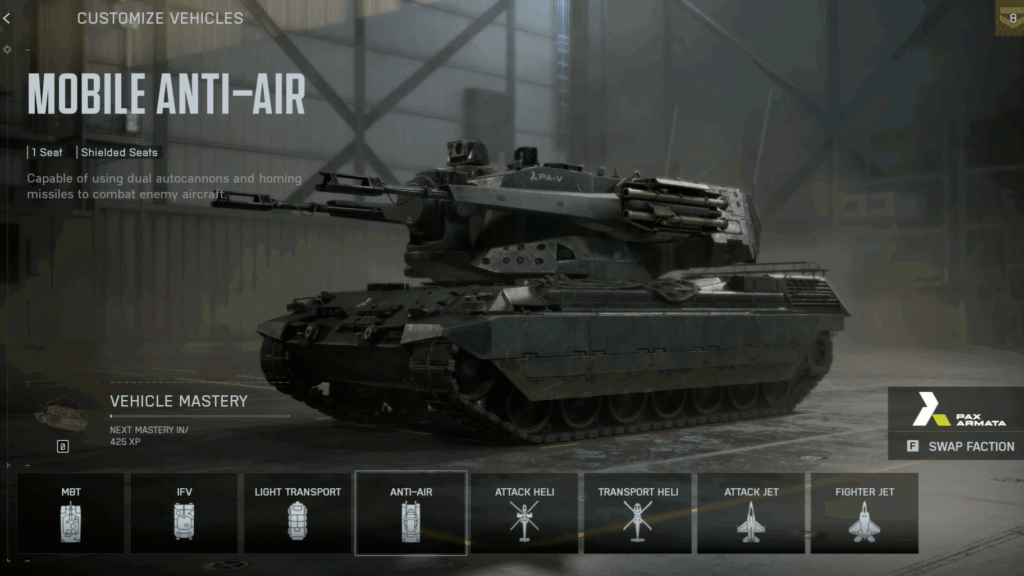Select the MBT vehicle category
Viewport: 1024px width, 576px height.
click(71, 512)
